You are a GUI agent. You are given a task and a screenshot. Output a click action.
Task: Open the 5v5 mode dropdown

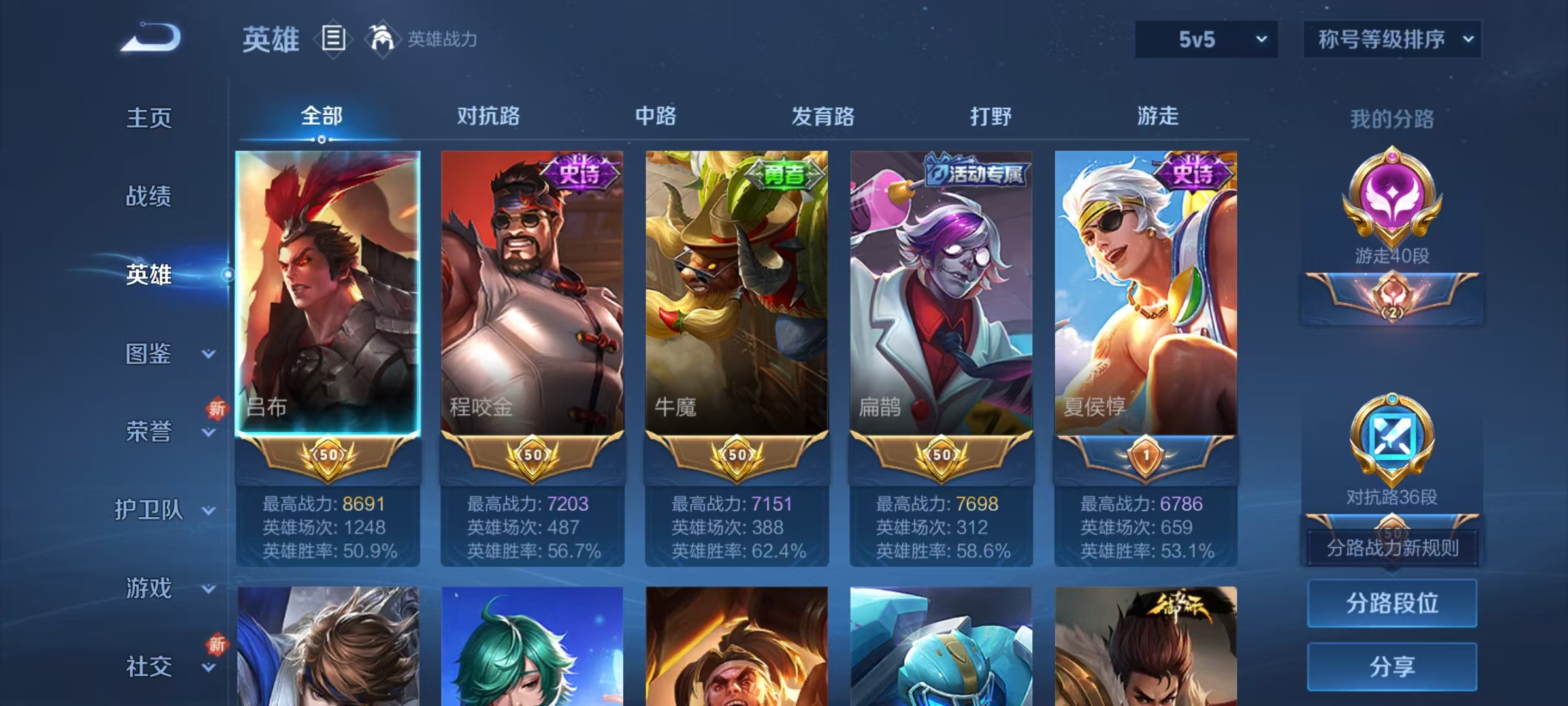click(1205, 39)
